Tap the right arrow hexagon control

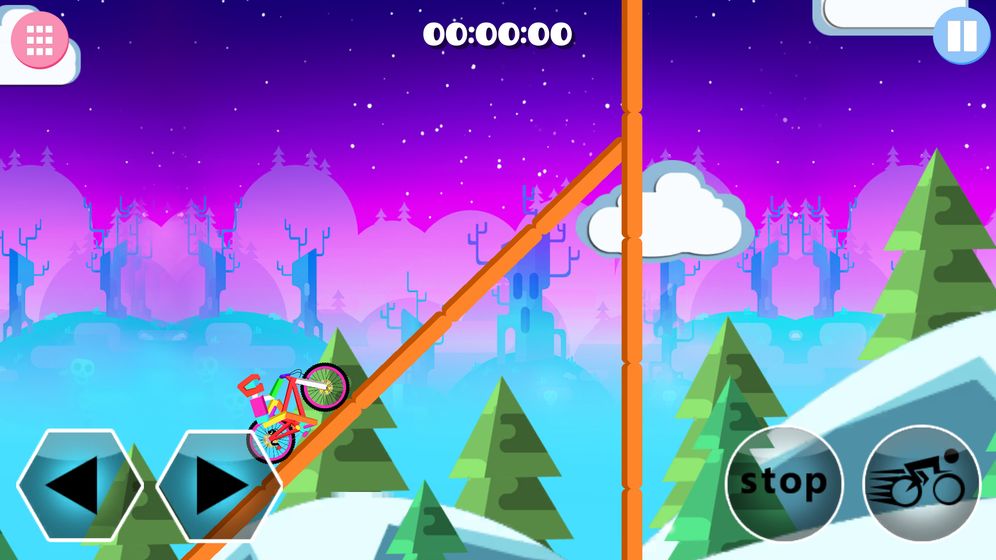click(x=218, y=485)
